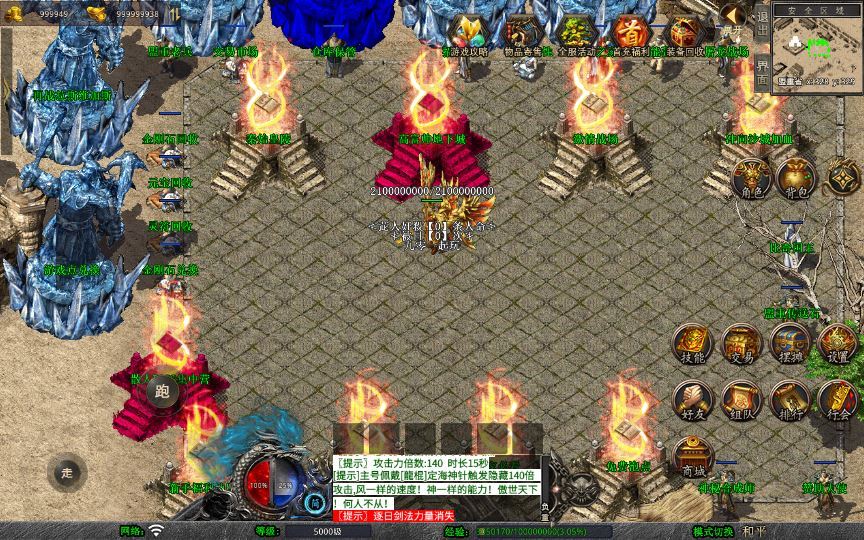Open the 首充福利 first-recharge bonus icon
The width and height of the screenshot is (864, 540).
629,33
